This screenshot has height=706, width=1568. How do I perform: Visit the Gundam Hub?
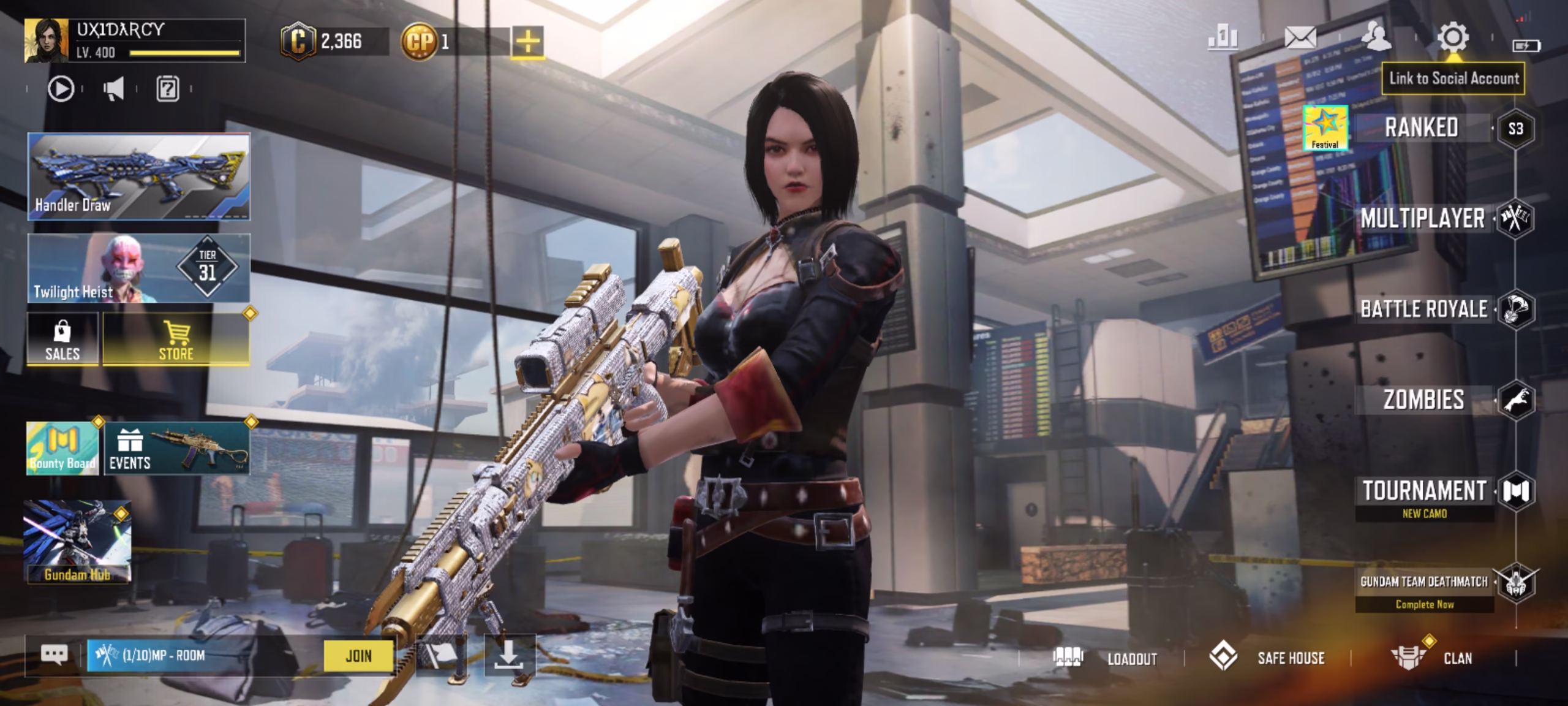coord(77,542)
